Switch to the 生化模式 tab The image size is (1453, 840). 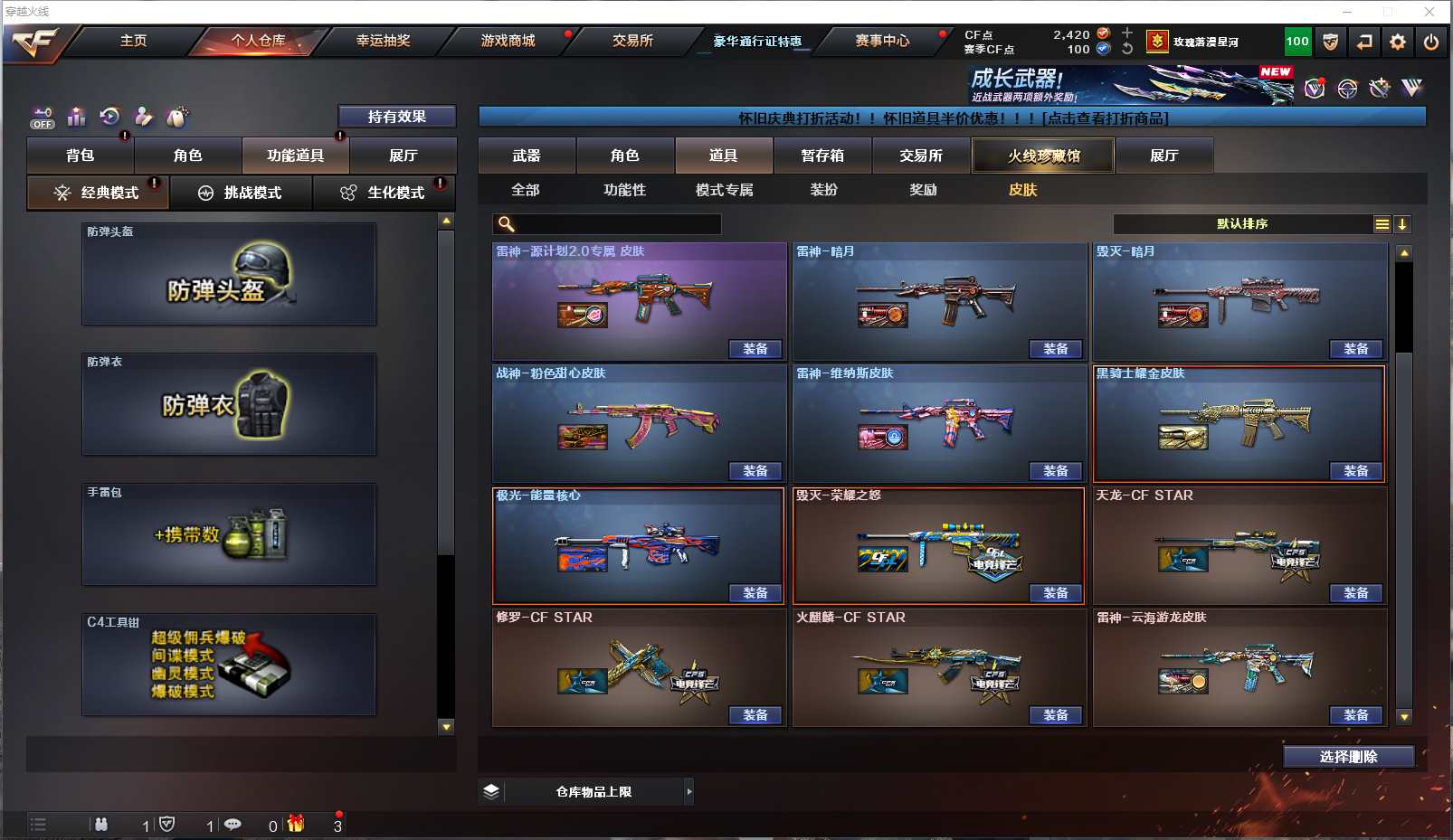pos(385,193)
